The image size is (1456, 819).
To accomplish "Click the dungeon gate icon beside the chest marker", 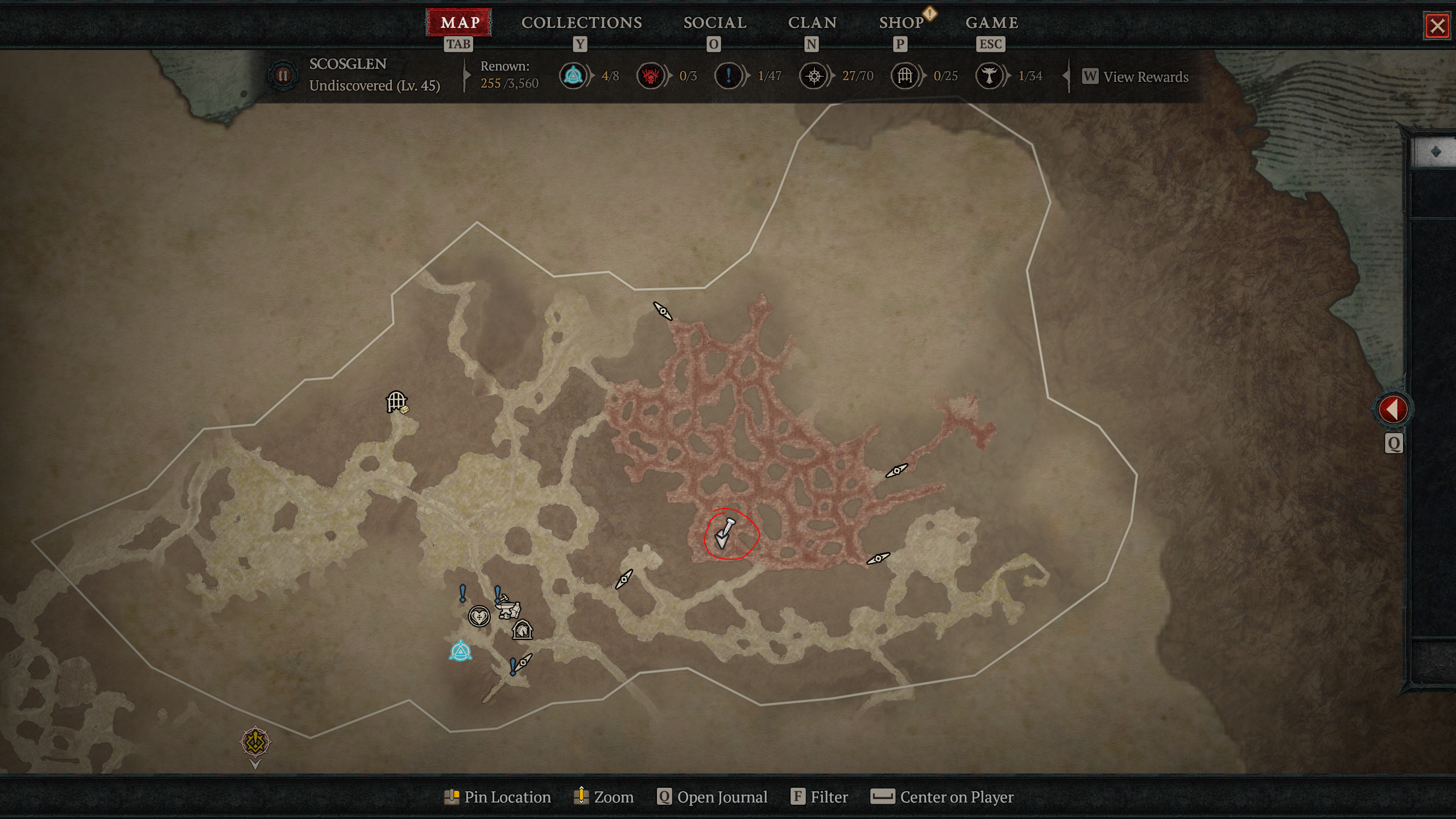I will click(x=395, y=402).
